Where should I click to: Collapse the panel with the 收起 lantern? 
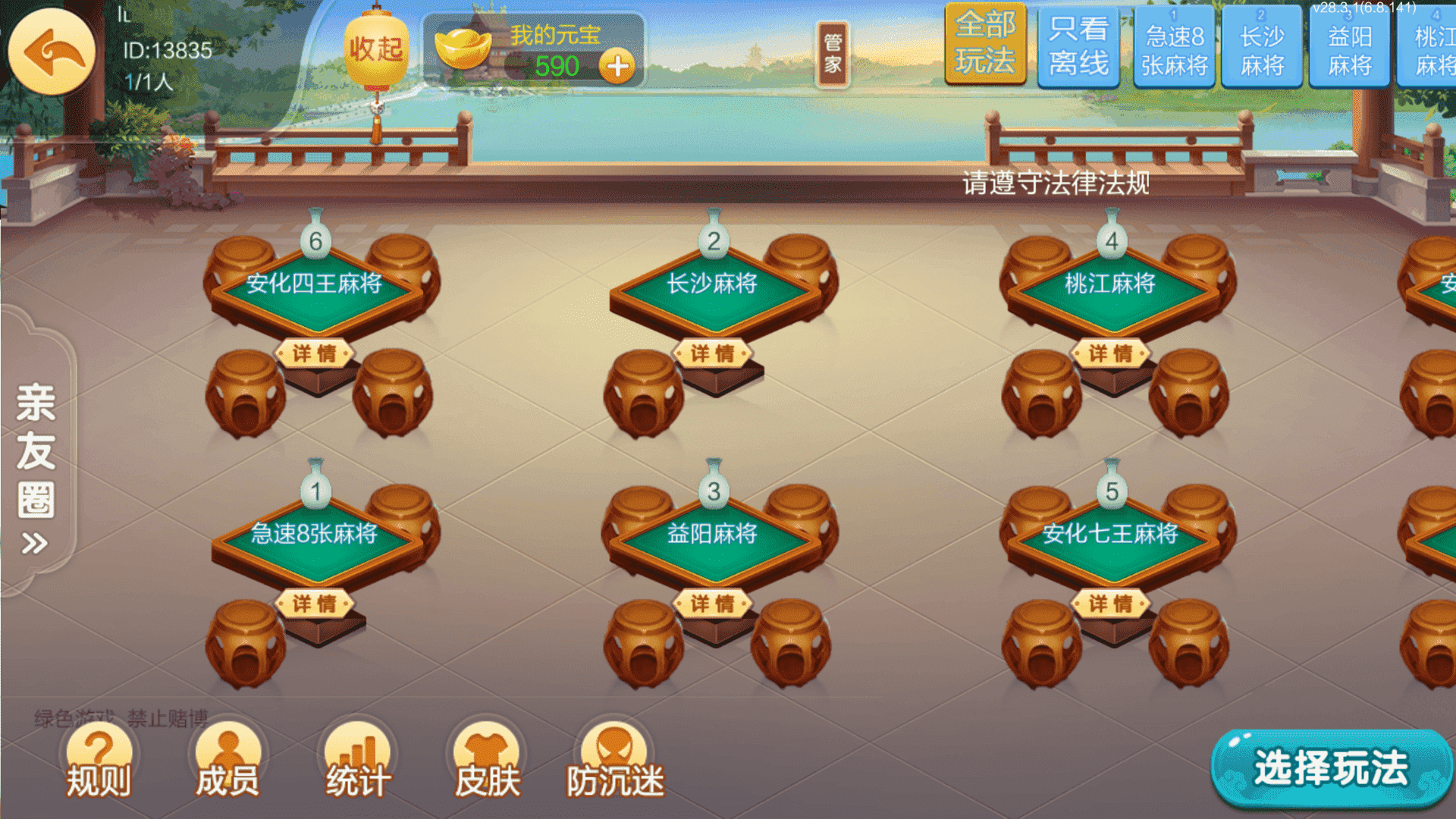coord(376,50)
